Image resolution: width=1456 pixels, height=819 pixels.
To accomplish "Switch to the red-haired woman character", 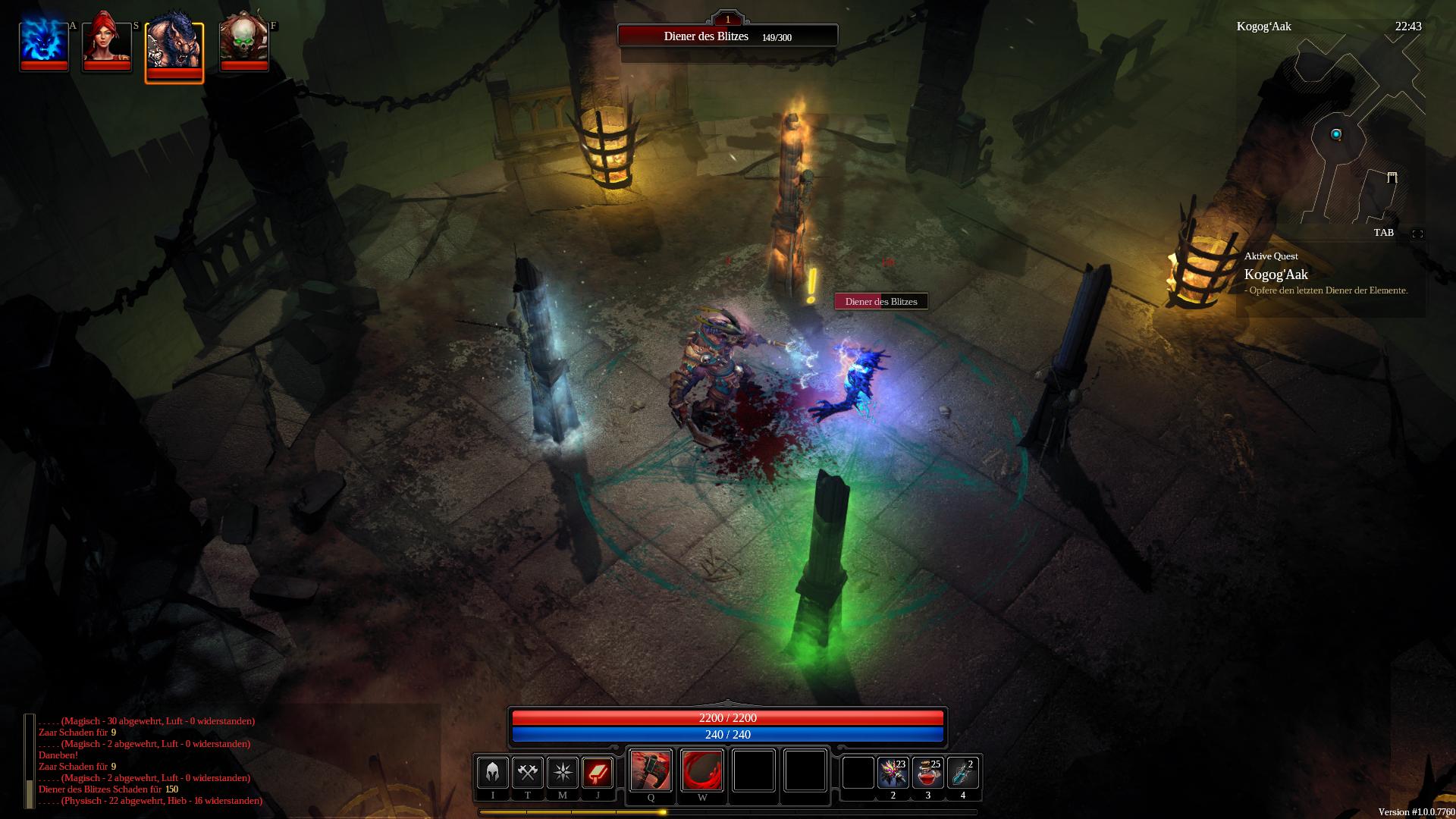I will pos(106,44).
